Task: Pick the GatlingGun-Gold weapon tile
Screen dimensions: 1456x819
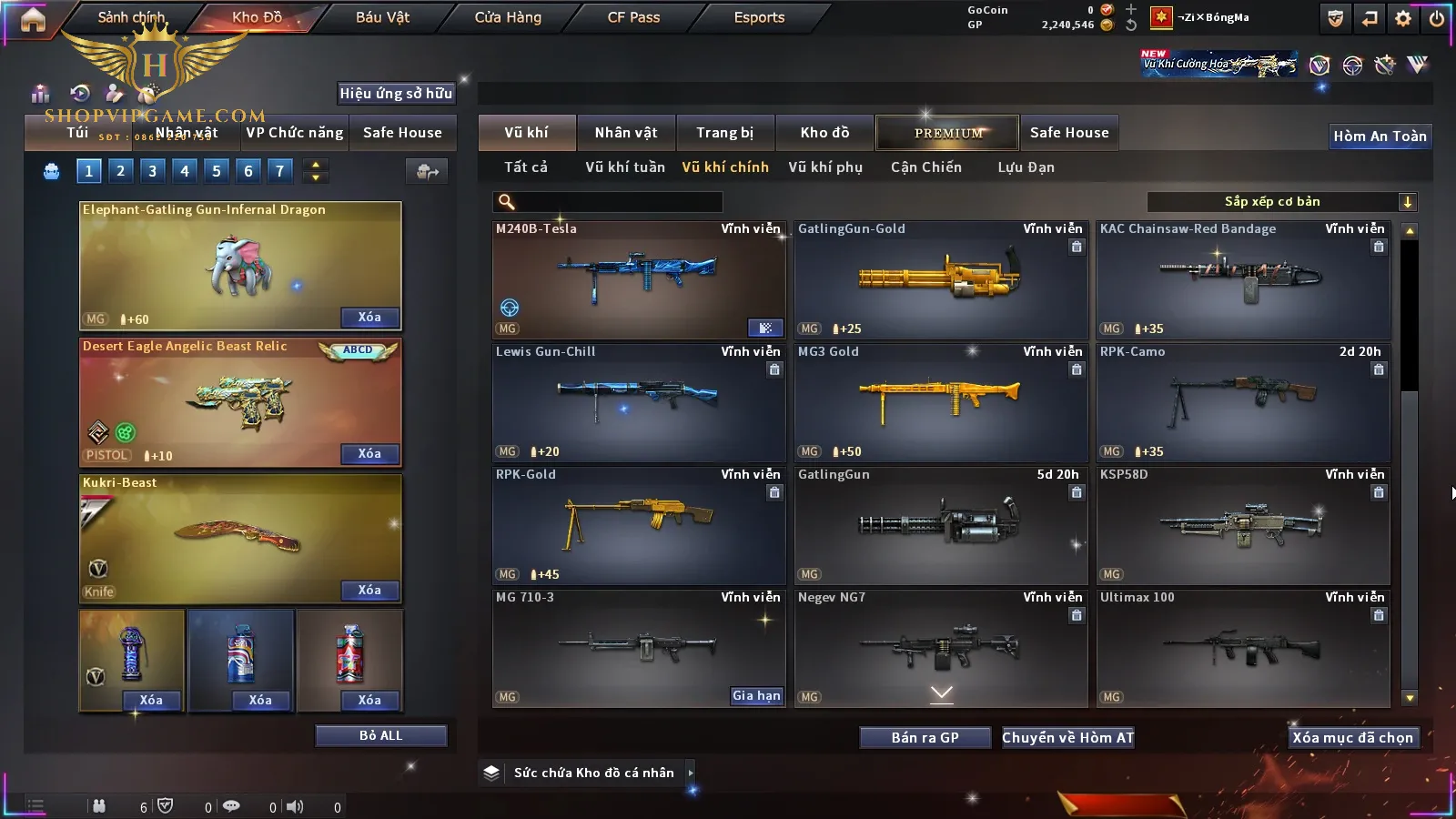Action: 941,280
